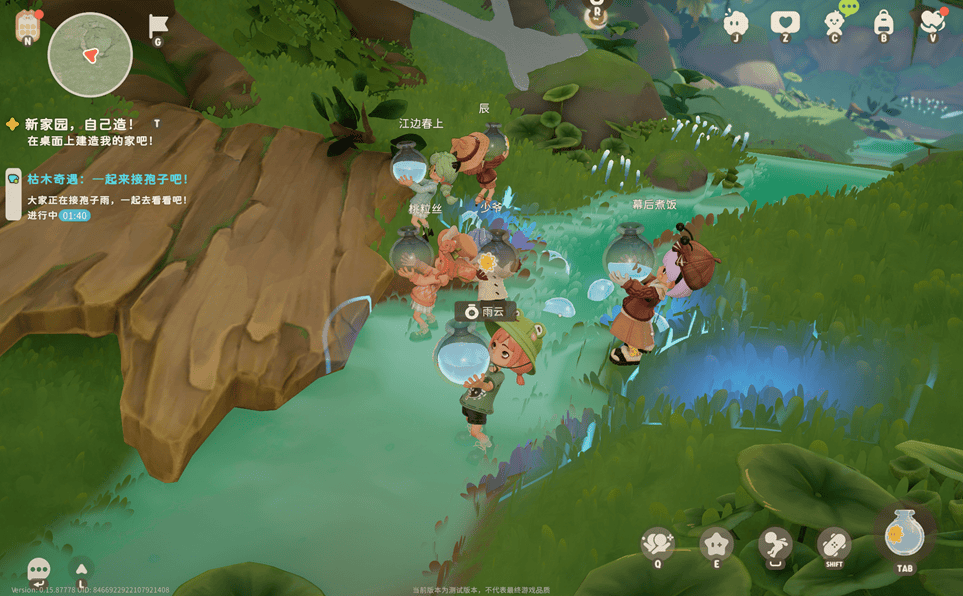Activate the sparkle emote action button
The width and height of the screenshot is (963, 596).
[657, 543]
